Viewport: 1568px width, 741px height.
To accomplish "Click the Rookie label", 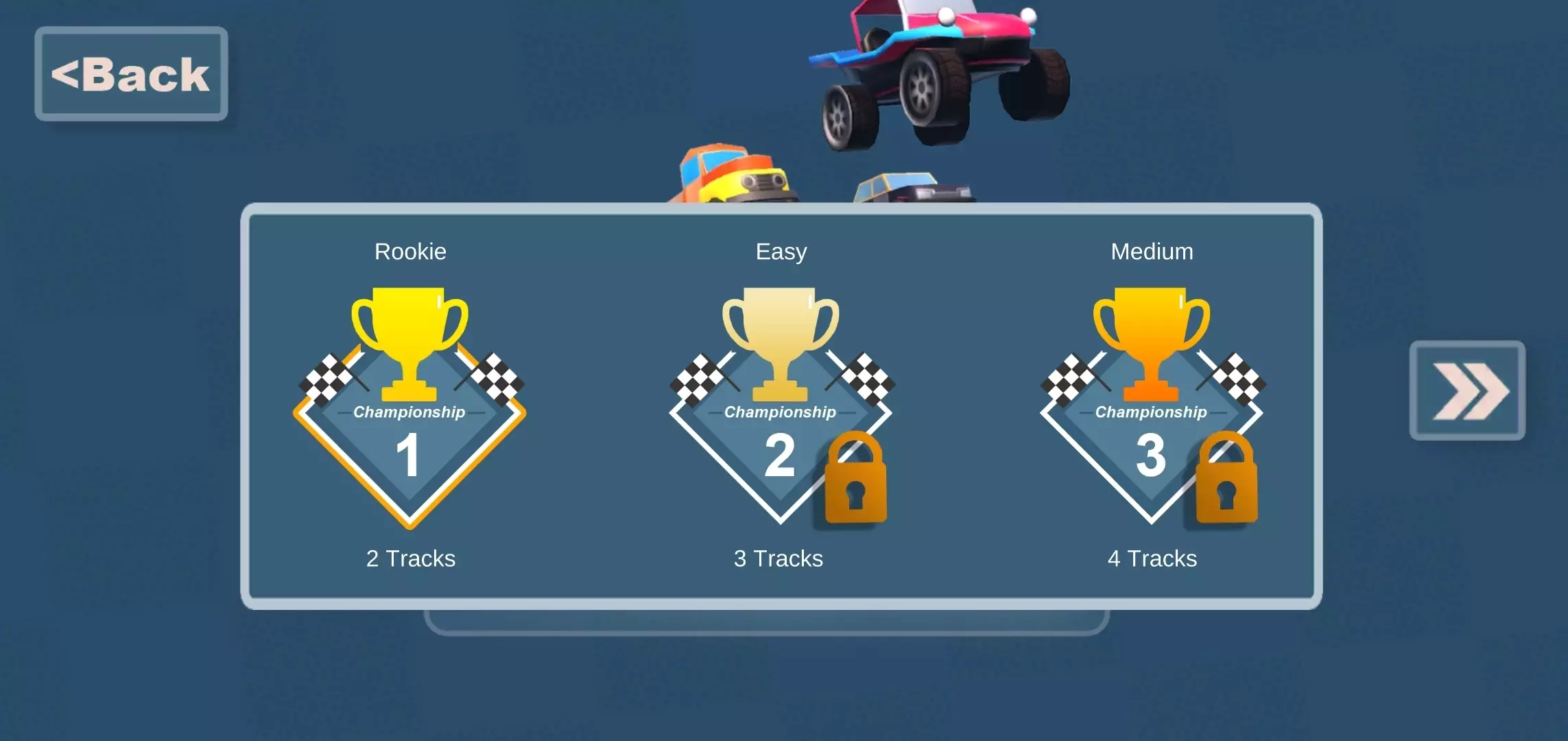I will [x=409, y=251].
